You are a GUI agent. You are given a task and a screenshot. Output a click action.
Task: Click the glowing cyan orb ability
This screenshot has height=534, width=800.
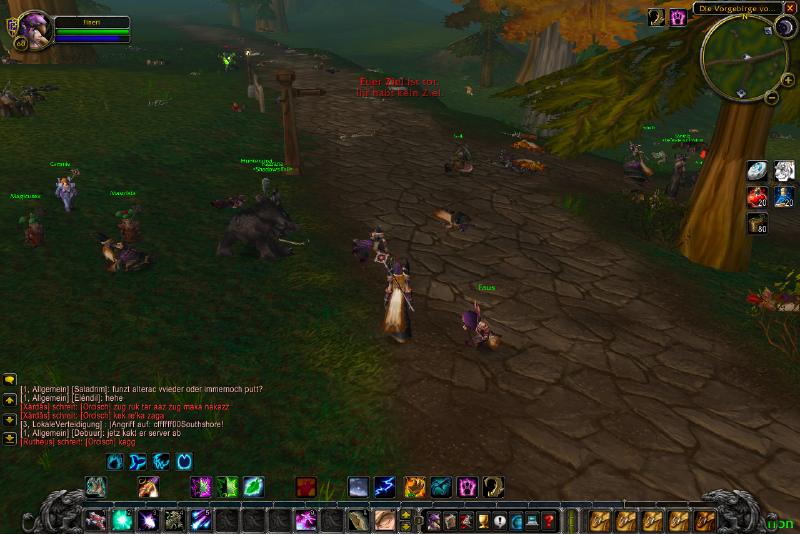(122, 520)
